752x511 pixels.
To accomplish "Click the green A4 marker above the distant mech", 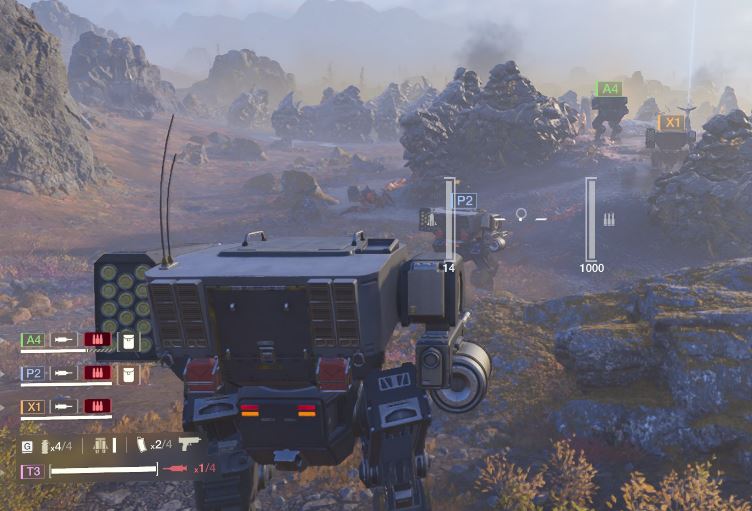I will (609, 89).
